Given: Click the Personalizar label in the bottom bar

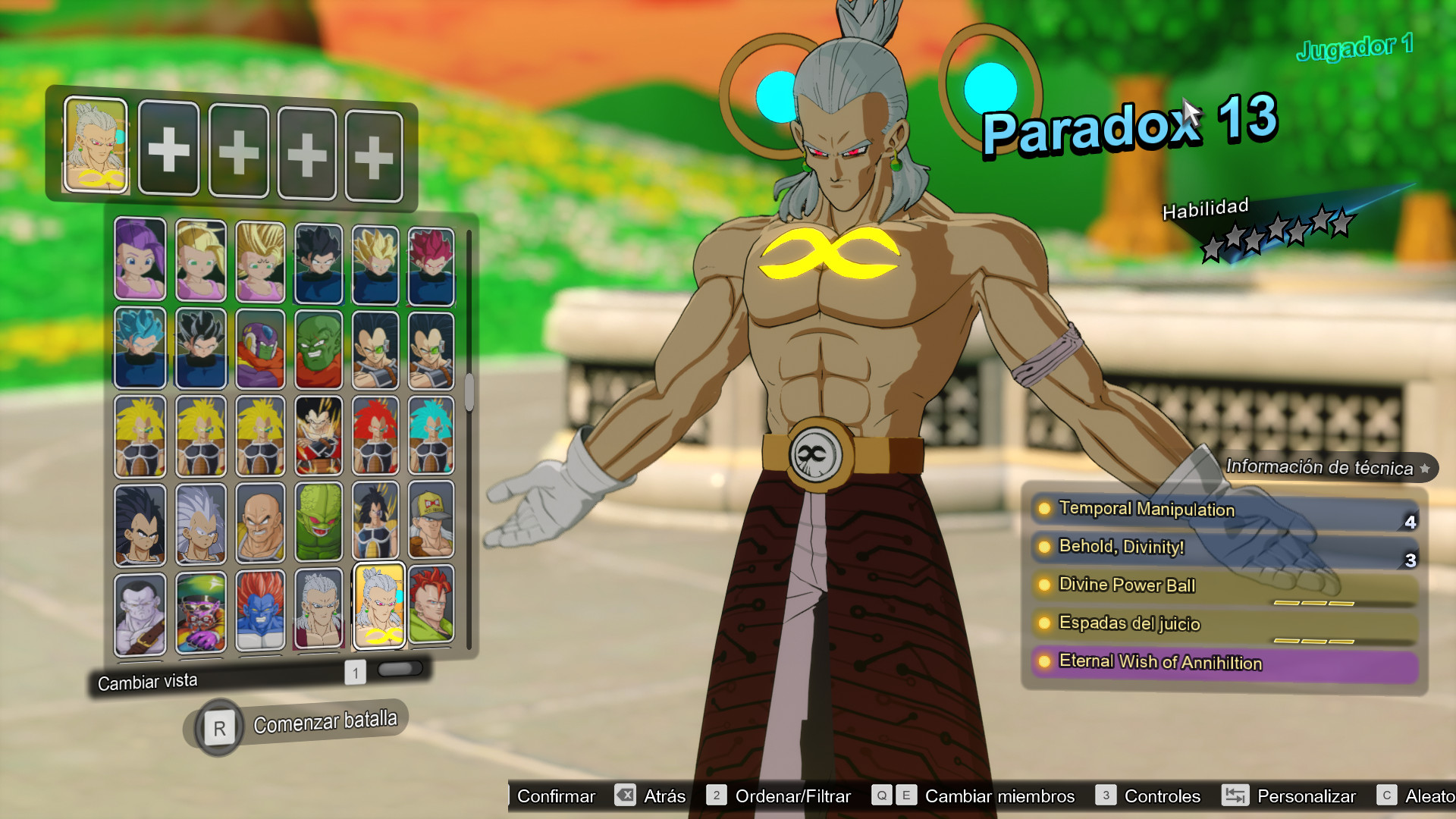Looking at the screenshot, I should pyautogui.click(x=1306, y=796).
